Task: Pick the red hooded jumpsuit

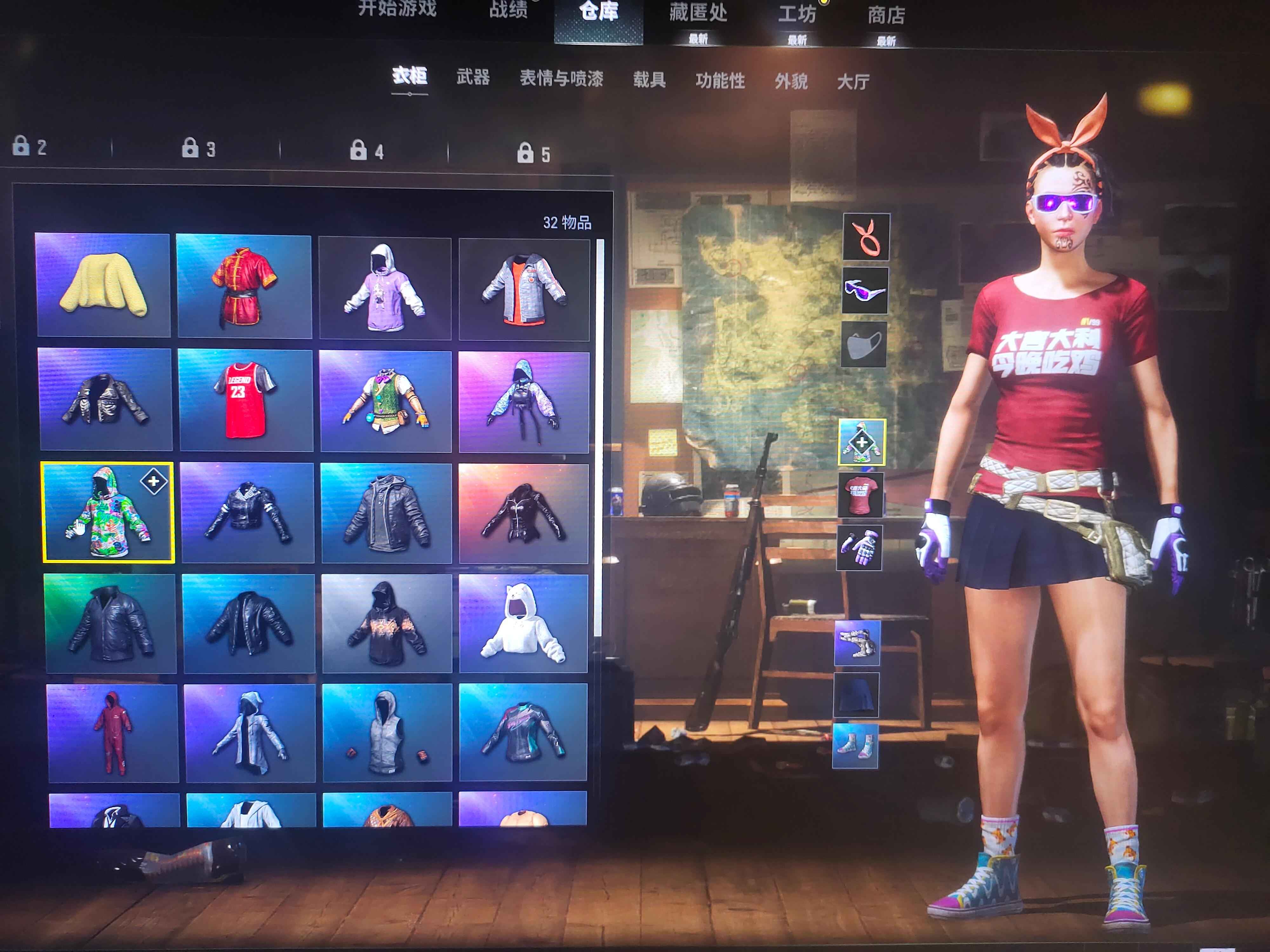Action: pos(113,733)
